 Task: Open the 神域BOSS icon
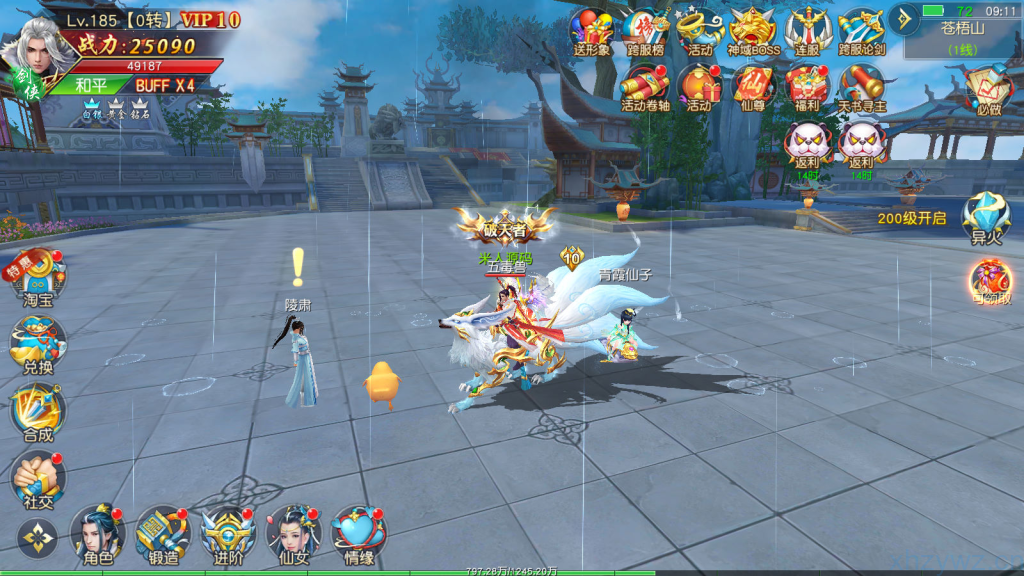coord(753,30)
